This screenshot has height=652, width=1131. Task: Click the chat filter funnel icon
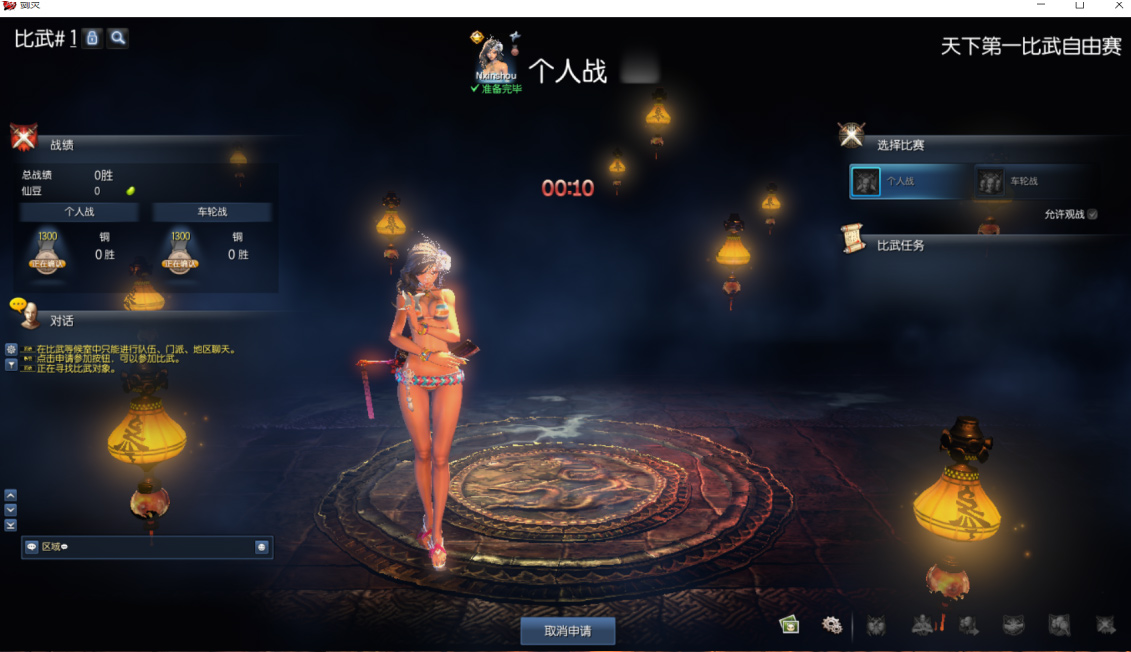11,364
